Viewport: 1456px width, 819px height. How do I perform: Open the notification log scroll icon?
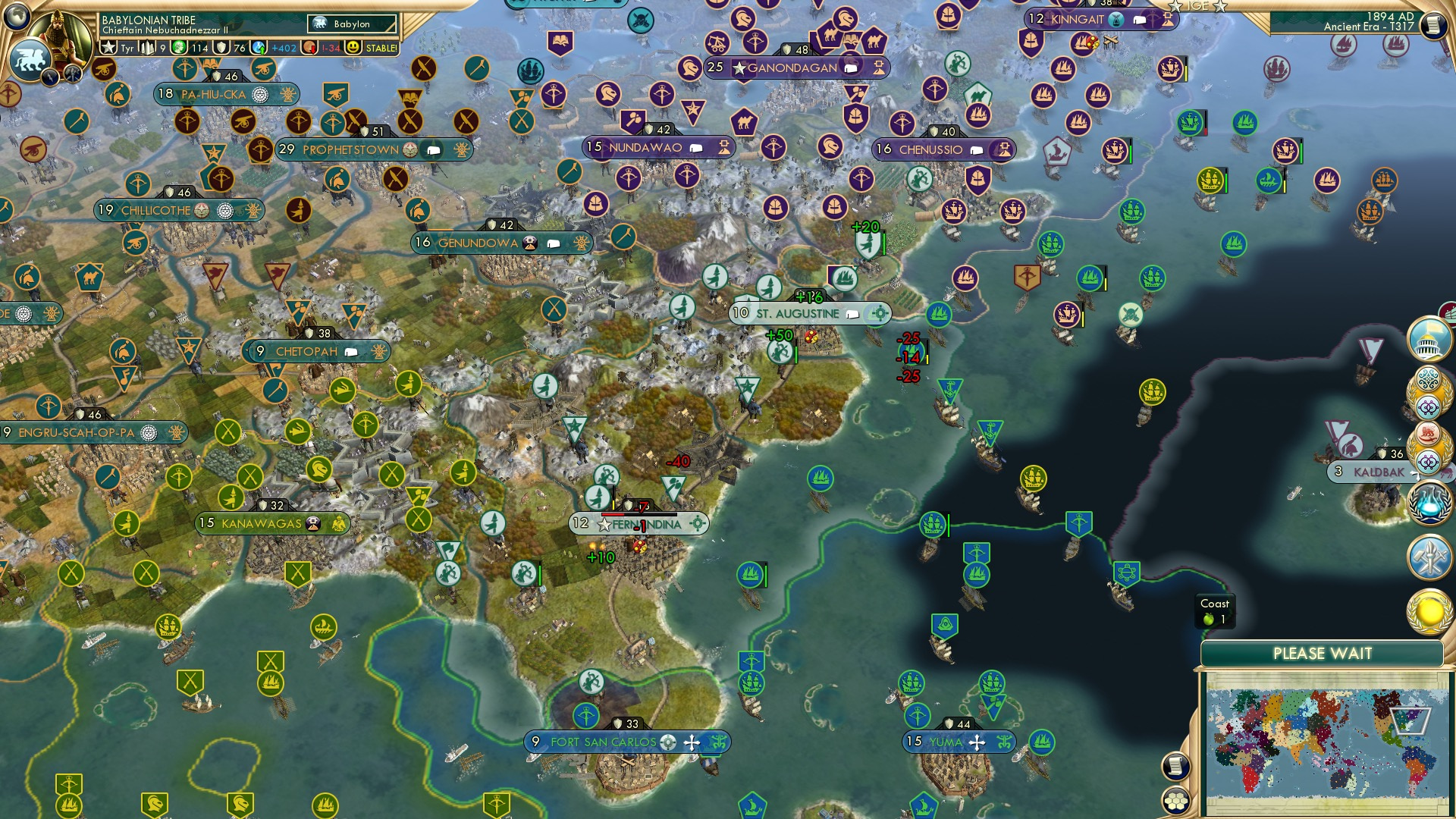pyautogui.click(x=1177, y=767)
